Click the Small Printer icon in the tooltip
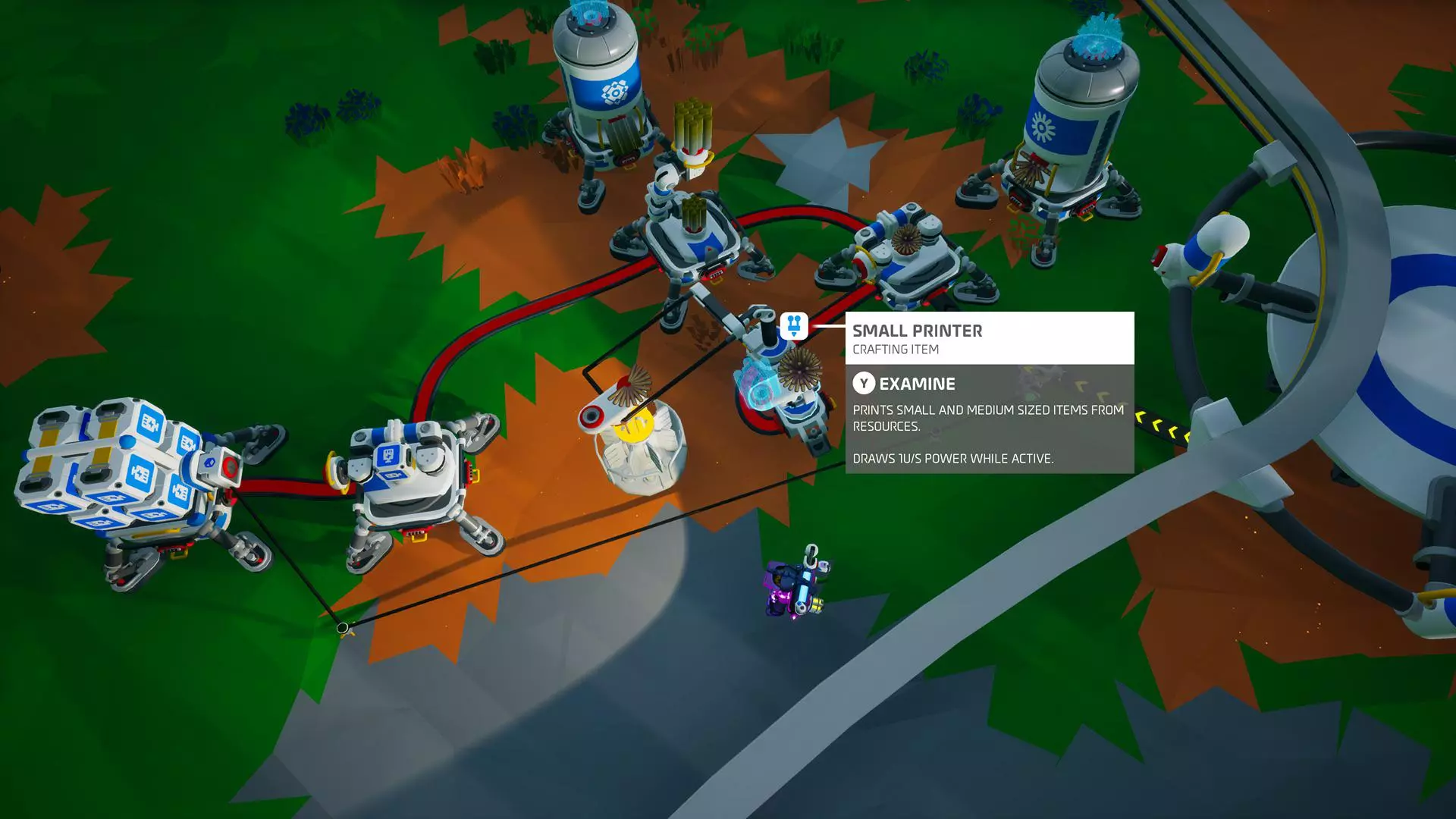 point(793,327)
